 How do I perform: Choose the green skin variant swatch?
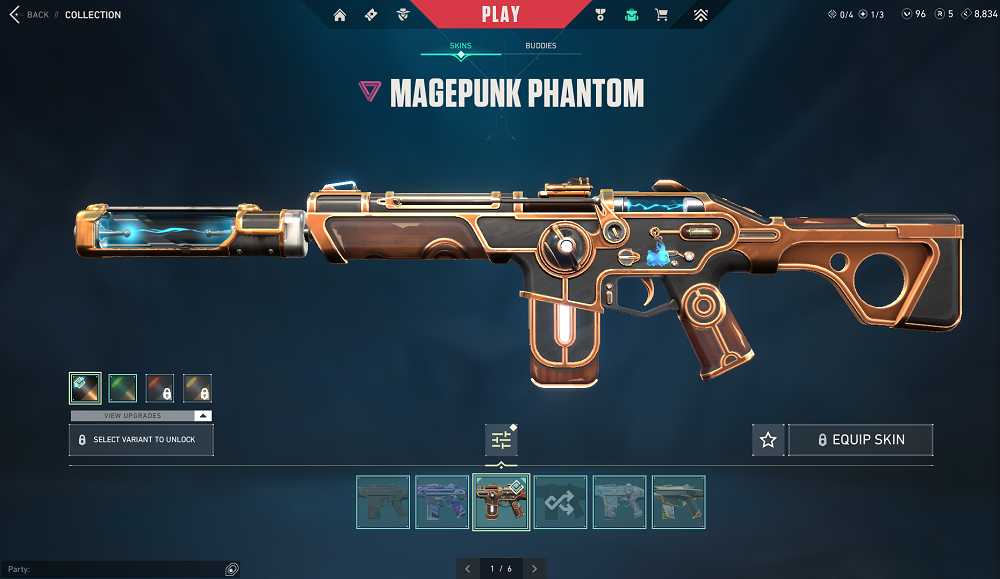point(122,388)
